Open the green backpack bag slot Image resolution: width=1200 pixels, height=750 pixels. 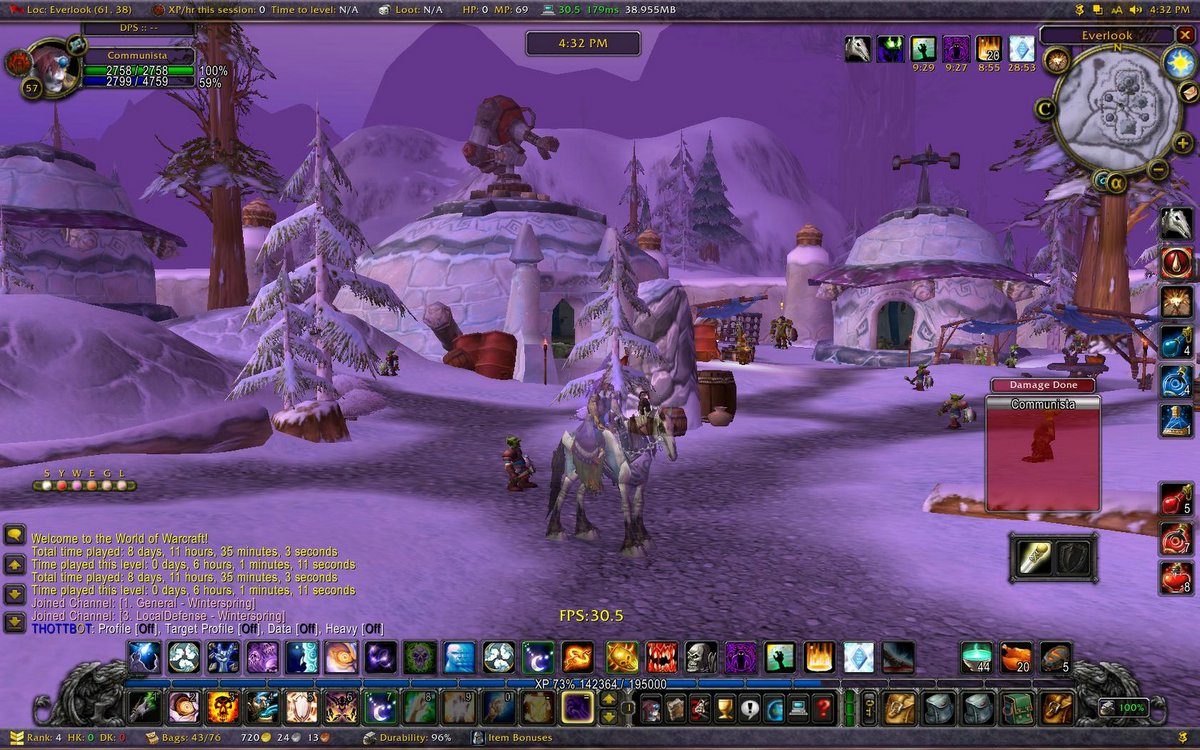coord(1018,708)
